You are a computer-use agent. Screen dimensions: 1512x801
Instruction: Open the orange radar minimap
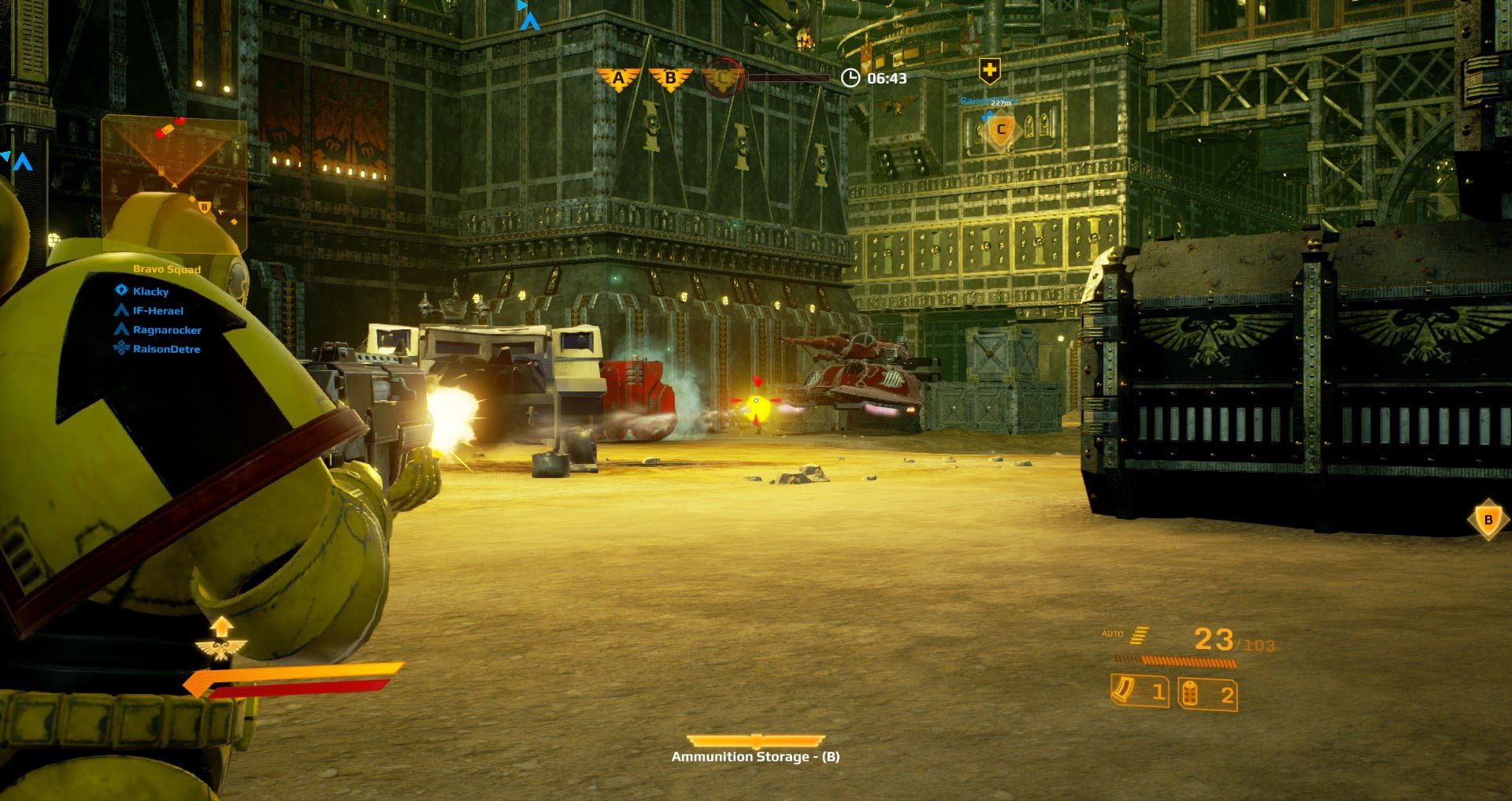[x=174, y=183]
